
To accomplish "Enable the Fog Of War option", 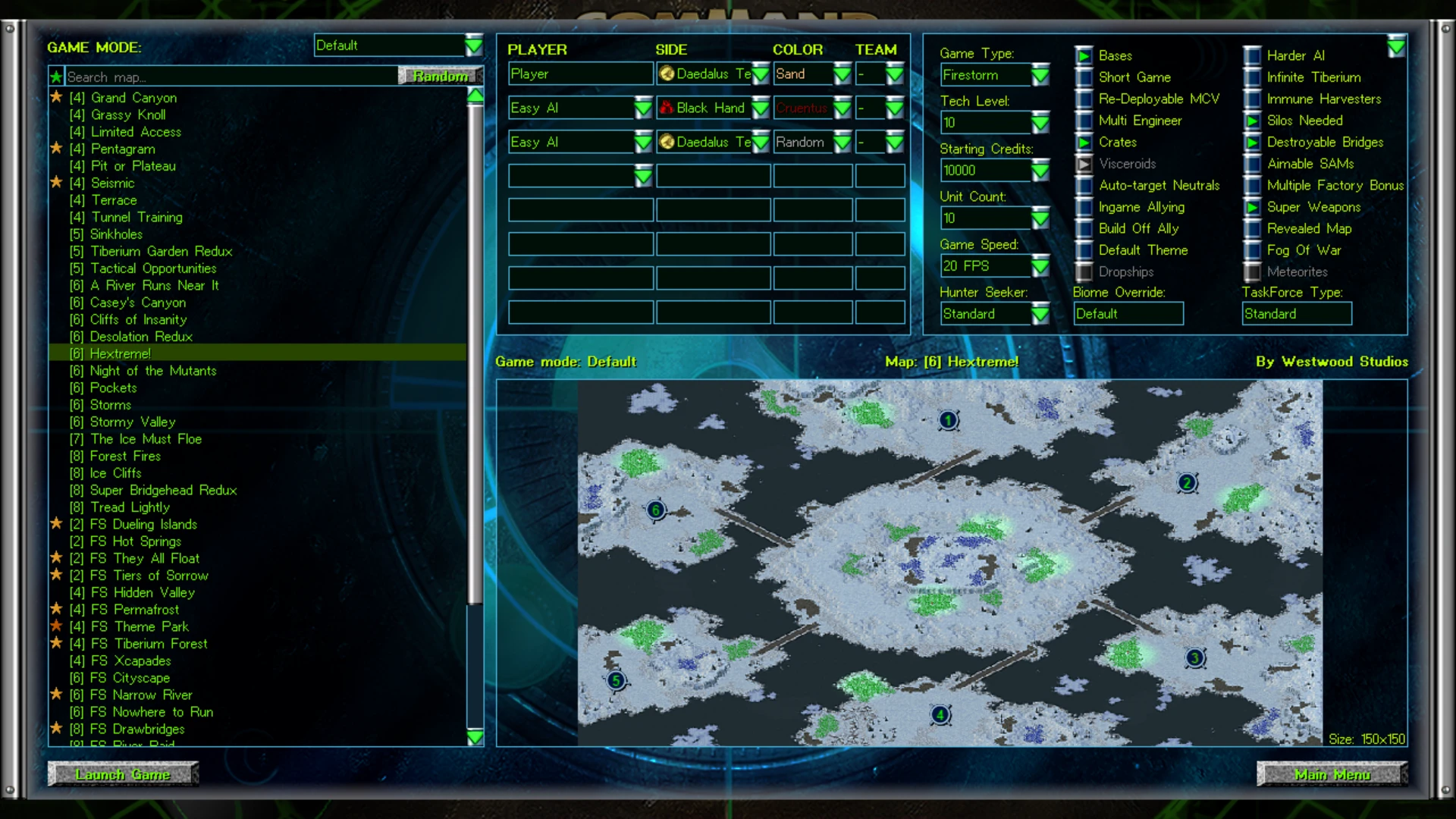I will 1253,250.
